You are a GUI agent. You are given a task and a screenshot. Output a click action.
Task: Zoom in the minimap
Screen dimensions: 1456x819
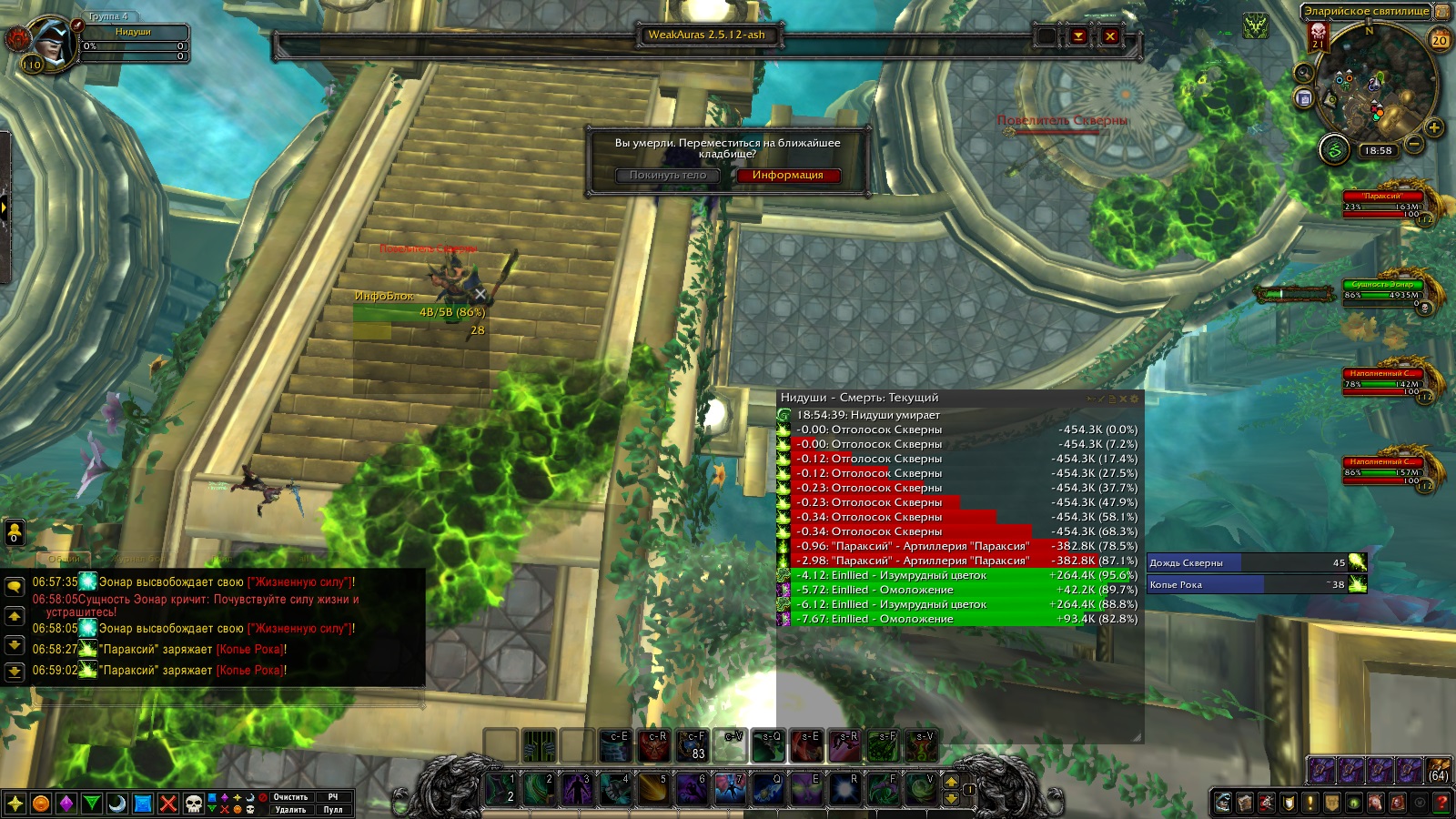[1434, 127]
